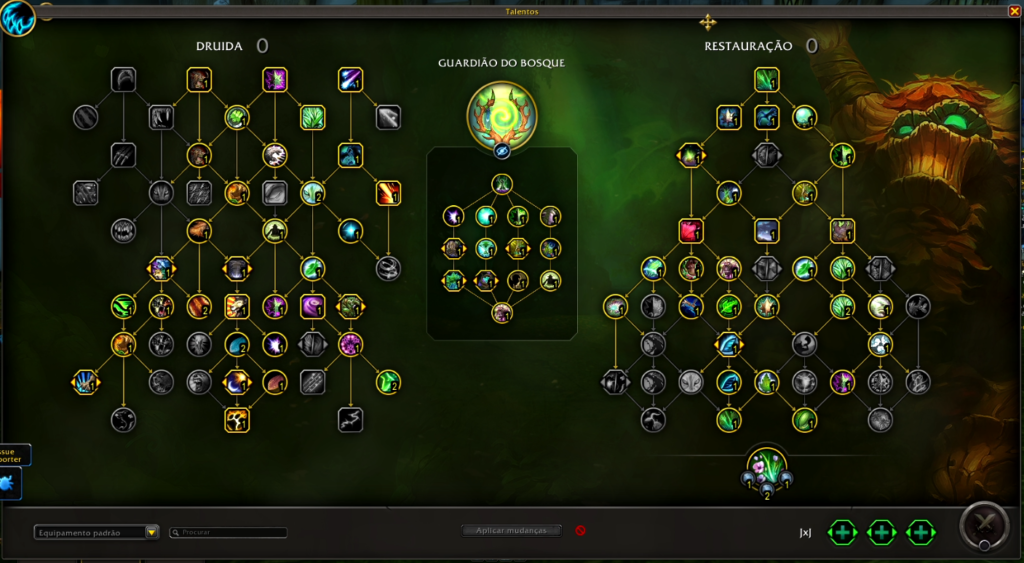Click the flower talent node below the Restauração tree
This screenshot has height=563, width=1024.
(x=767, y=467)
